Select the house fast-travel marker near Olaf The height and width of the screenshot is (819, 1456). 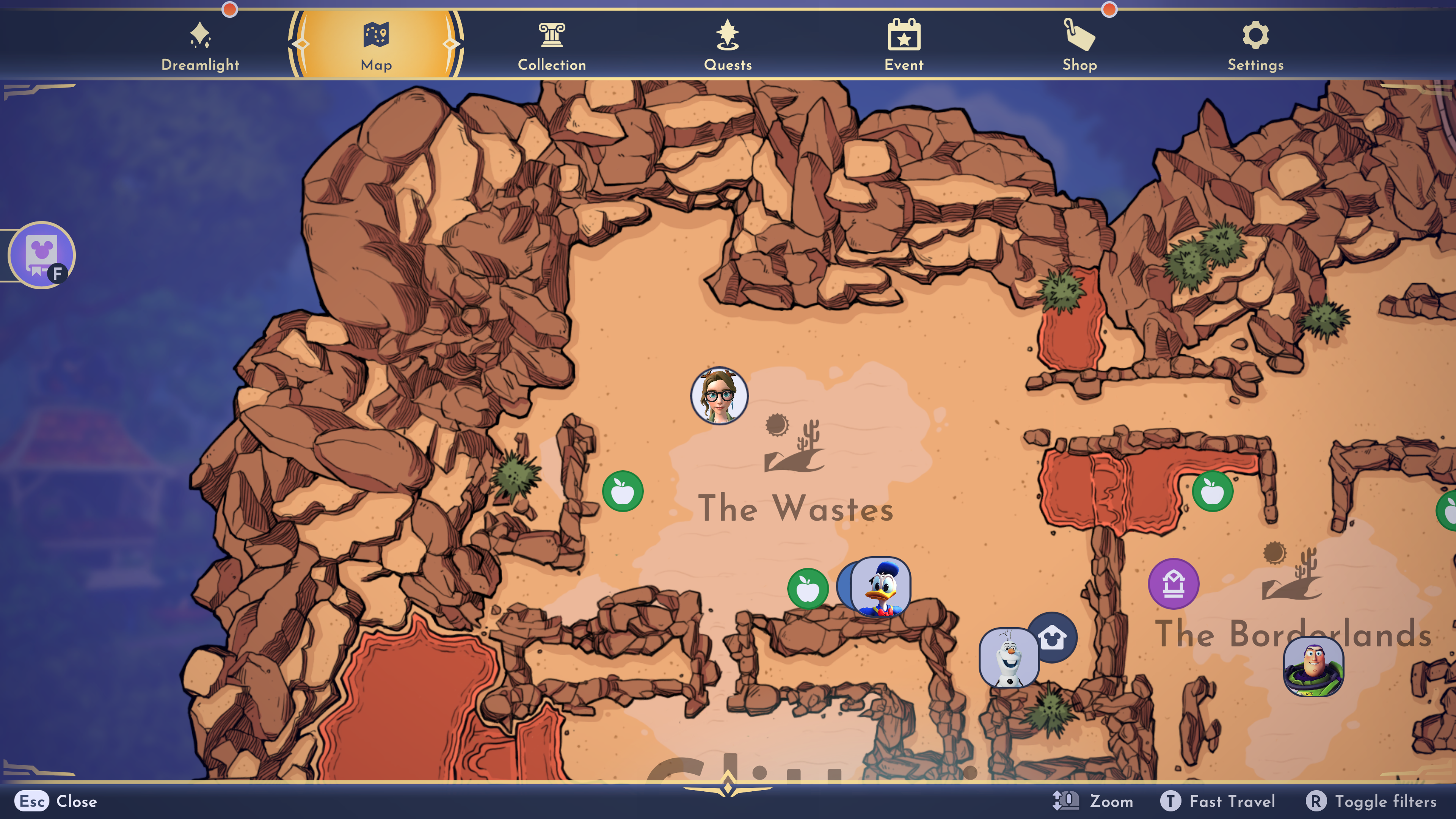coord(1052,638)
